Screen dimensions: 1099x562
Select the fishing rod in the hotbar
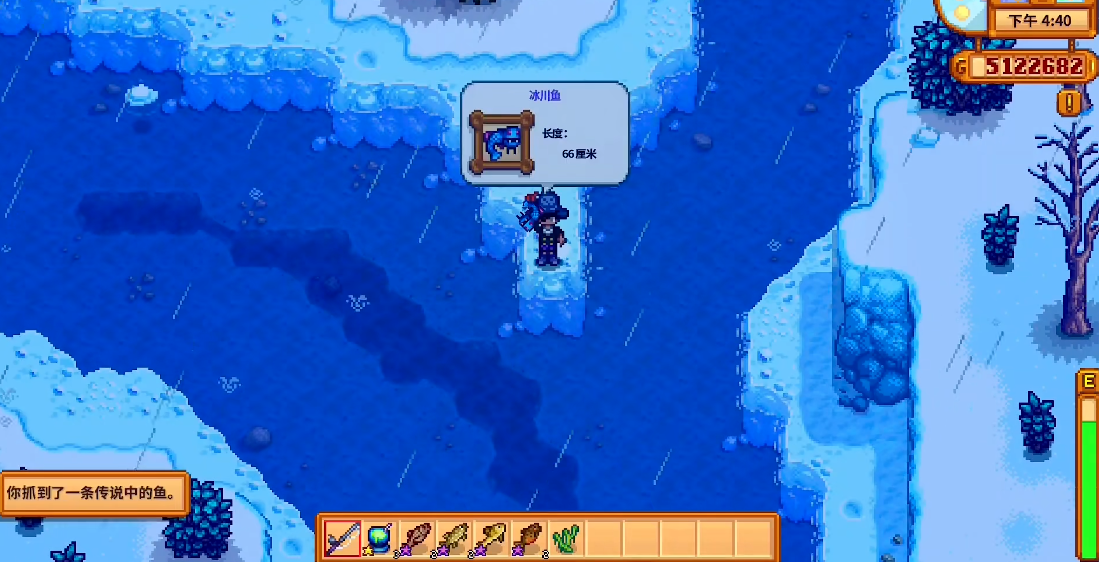pyautogui.click(x=342, y=540)
